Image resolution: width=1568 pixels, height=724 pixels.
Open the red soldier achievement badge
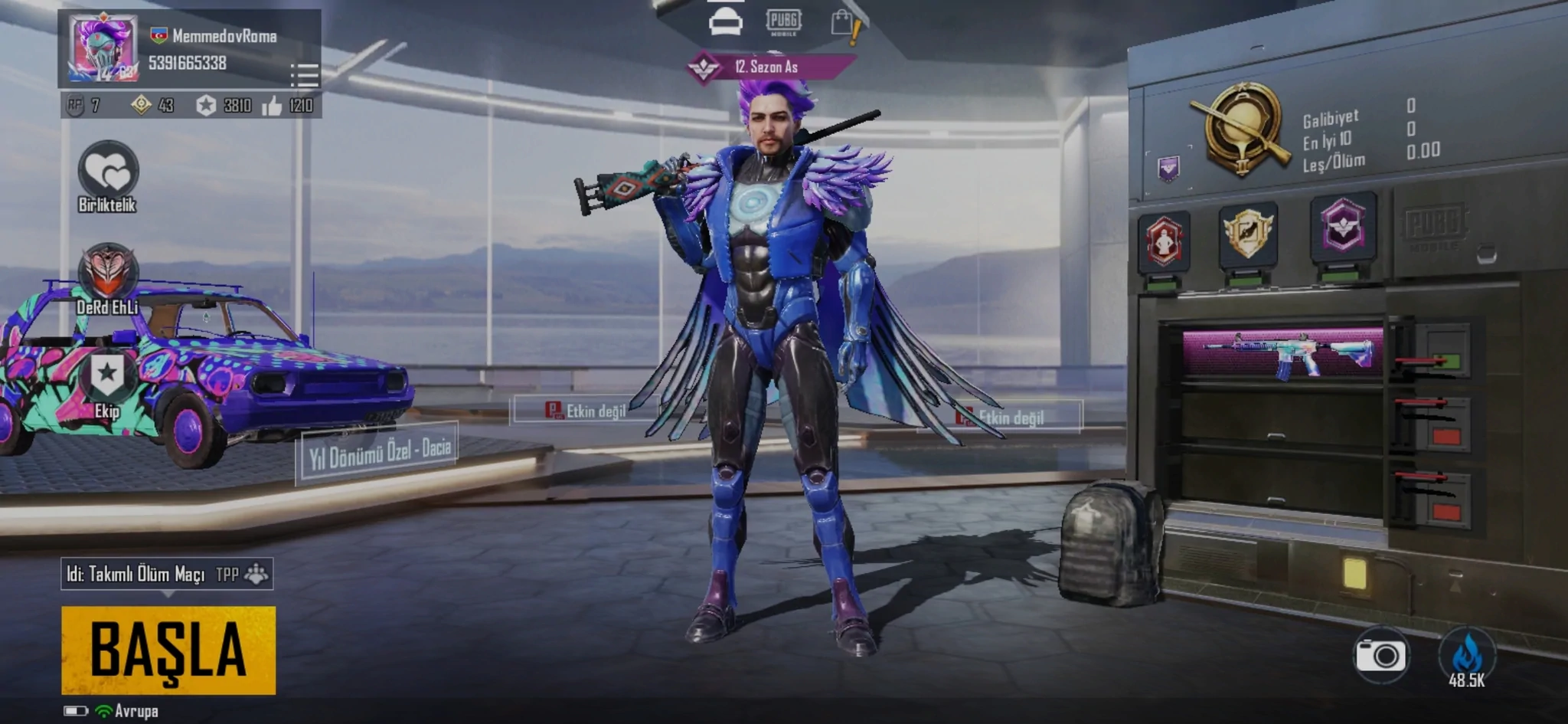click(1164, 241)
